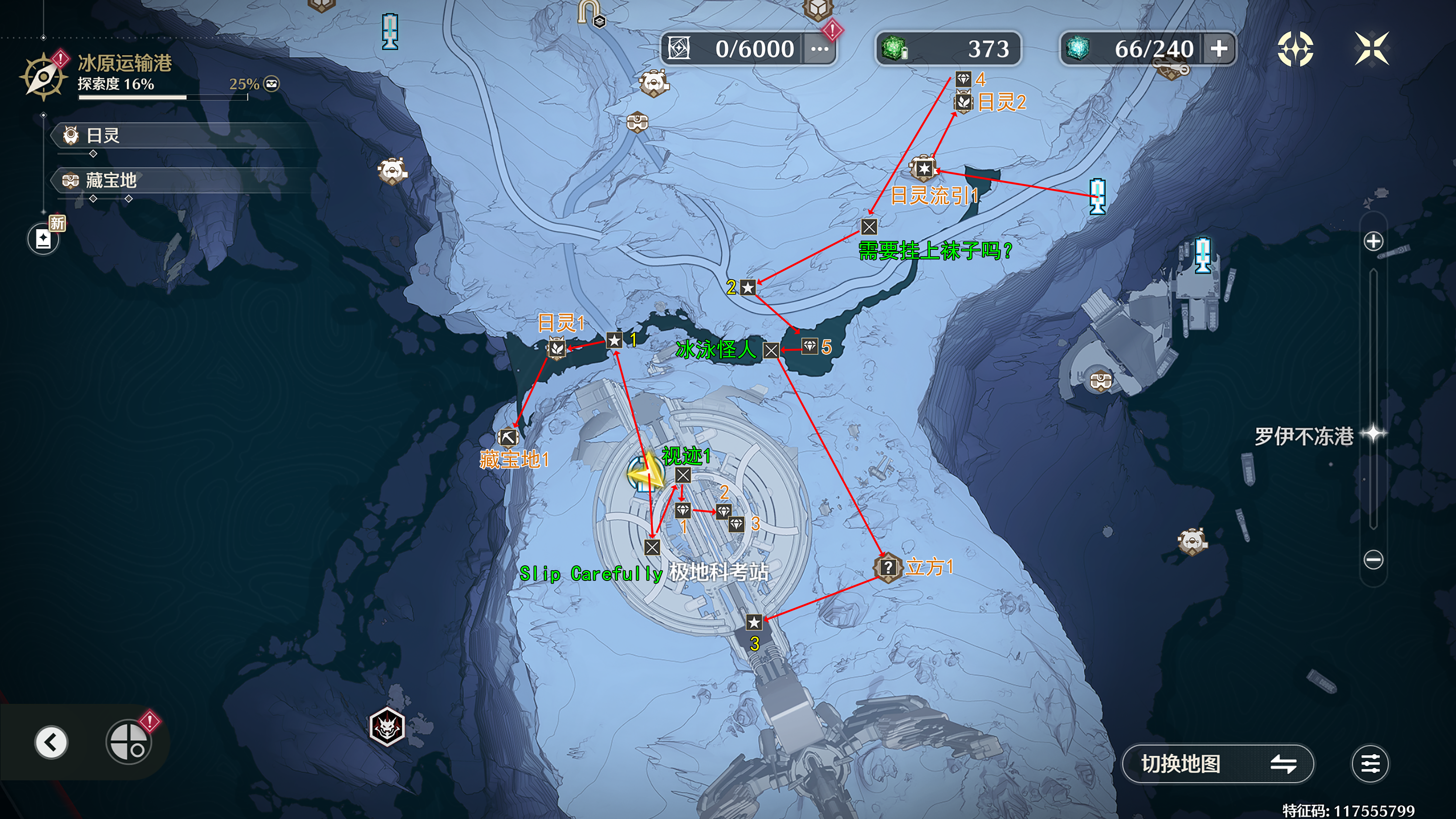This screenshot has height=819, width=1456.
Task: Close the map with the X button
Action: 1371,48
